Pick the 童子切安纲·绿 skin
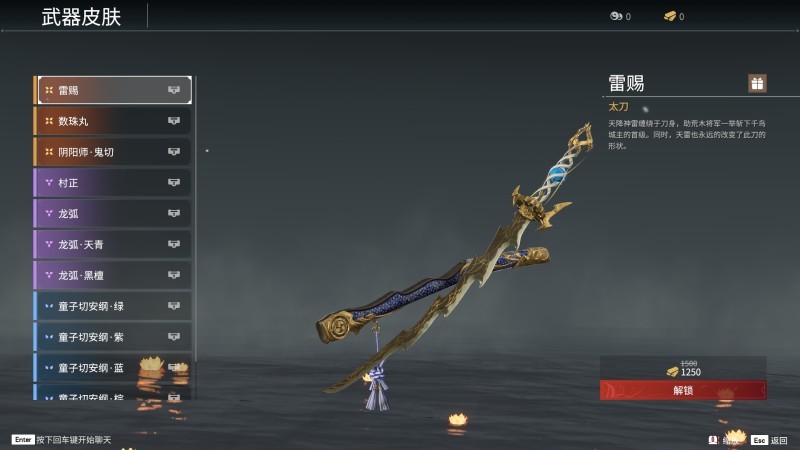This screenshot has width=800, height=450. point(113,306)
